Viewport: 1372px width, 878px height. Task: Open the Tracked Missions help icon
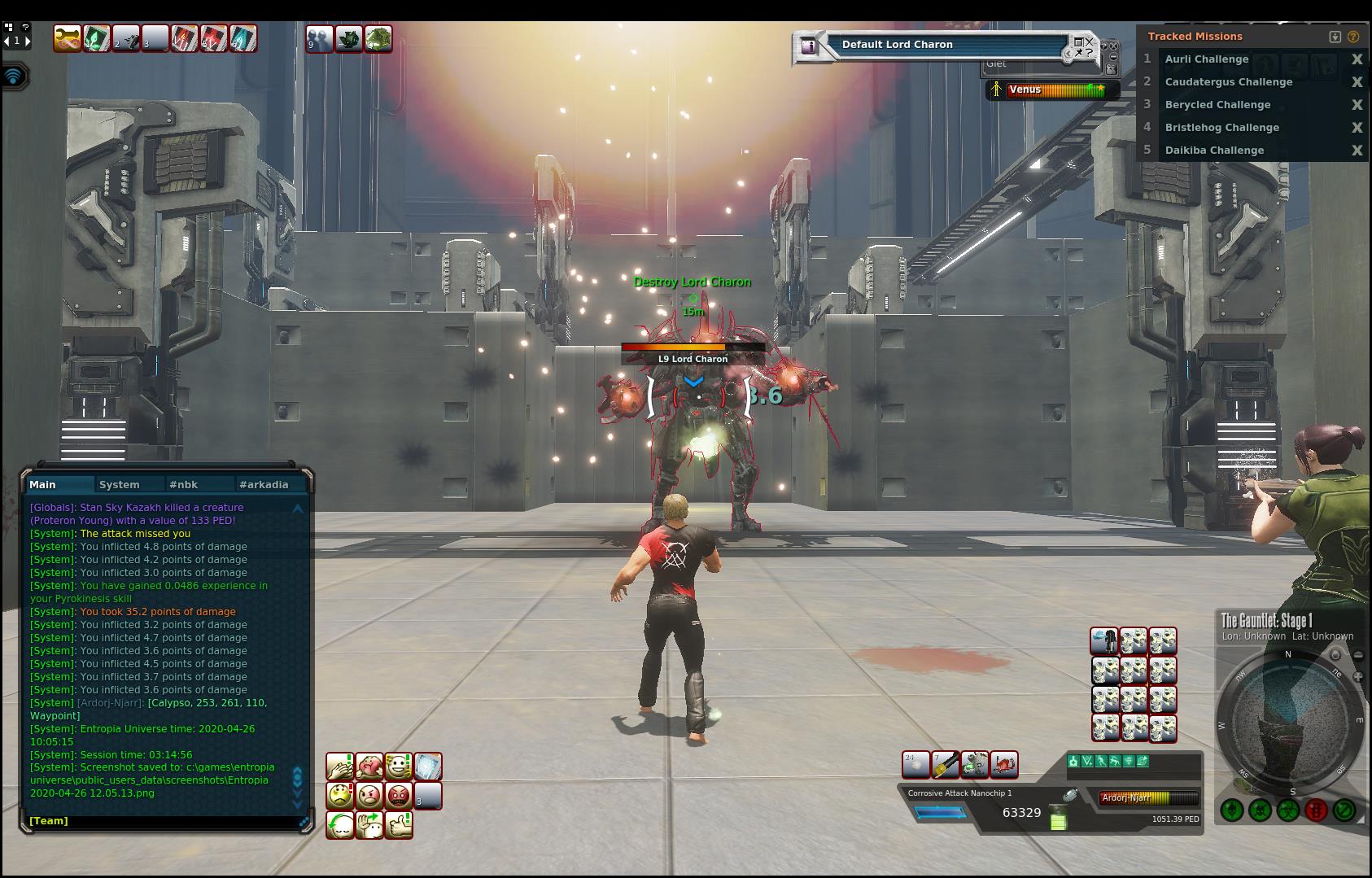click(1353, 37)
